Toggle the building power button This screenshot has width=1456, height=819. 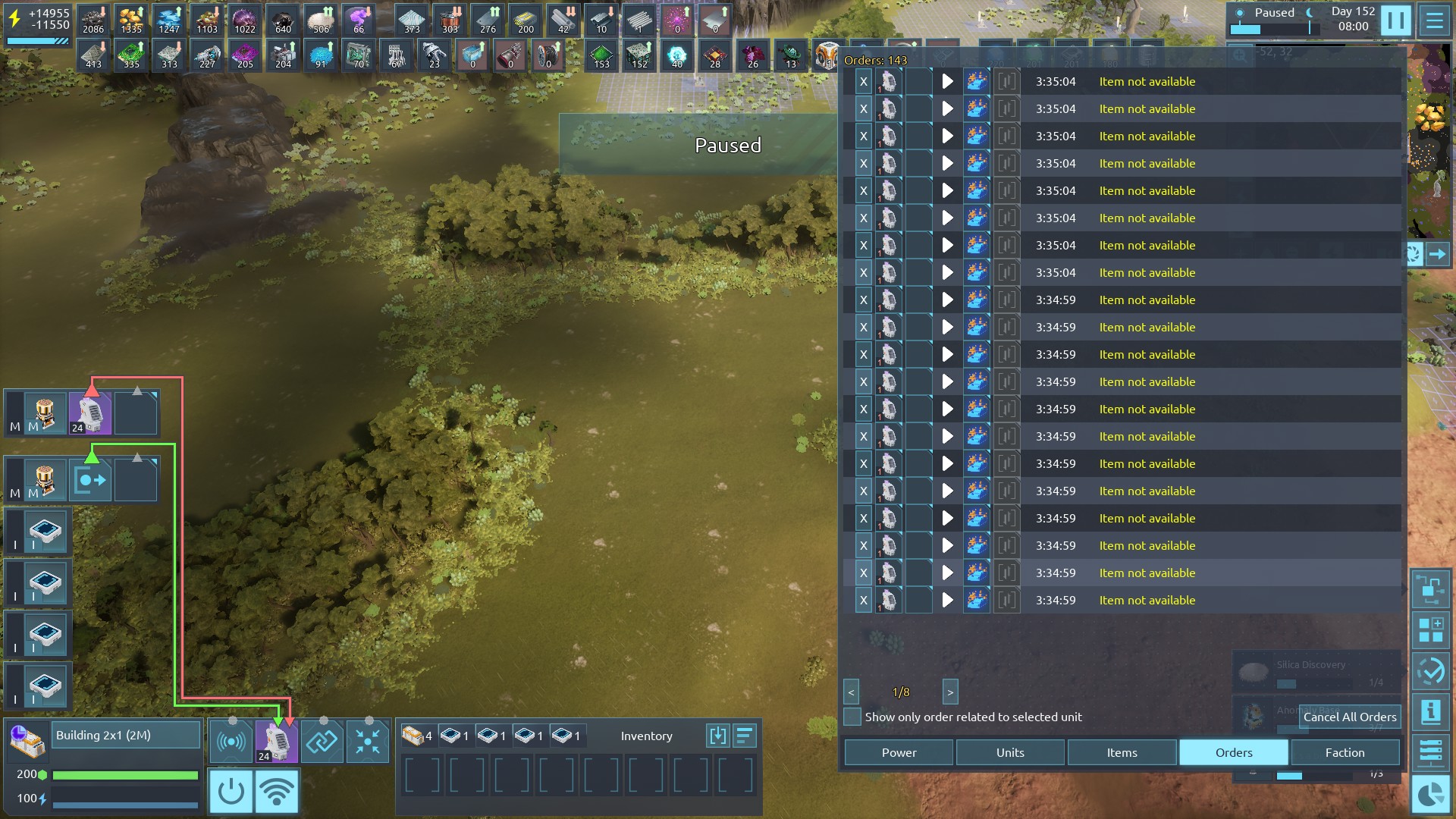(231, 791)
